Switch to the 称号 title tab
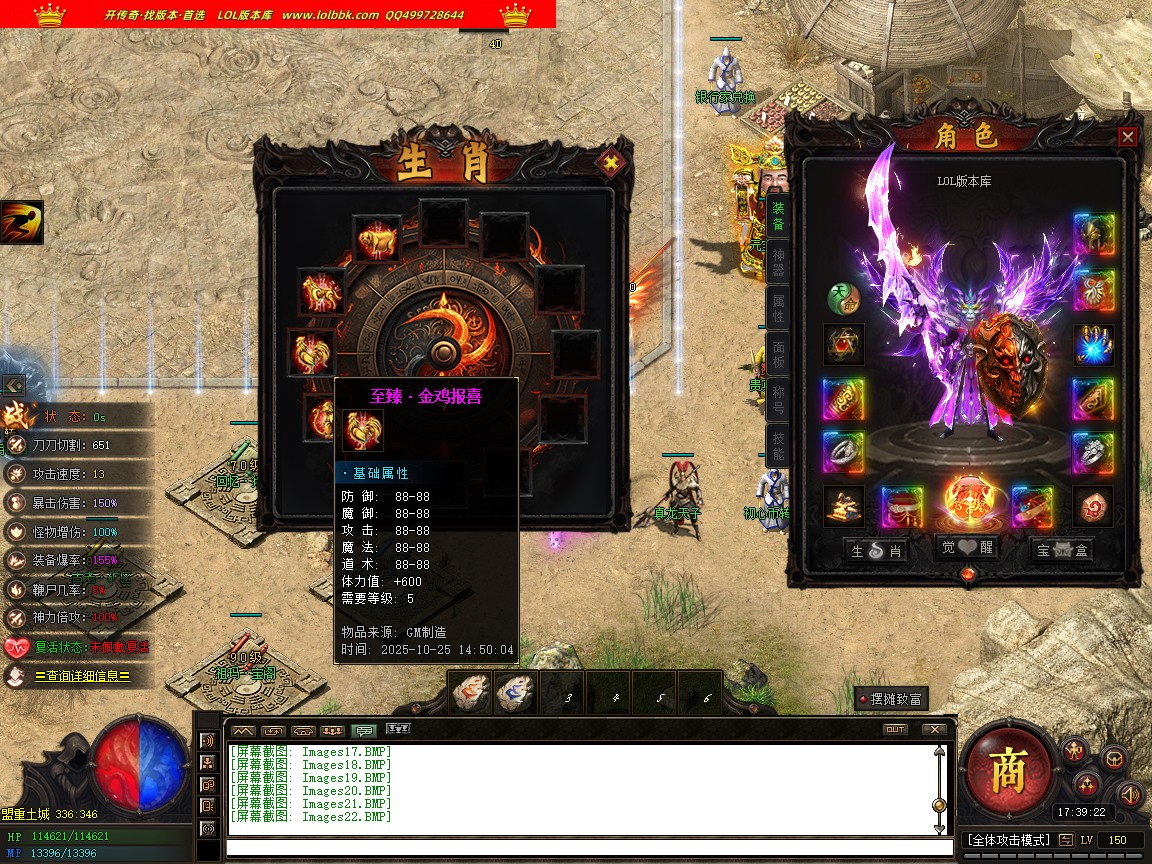This screenshot has width=1152, height=864. coord(778,399)
